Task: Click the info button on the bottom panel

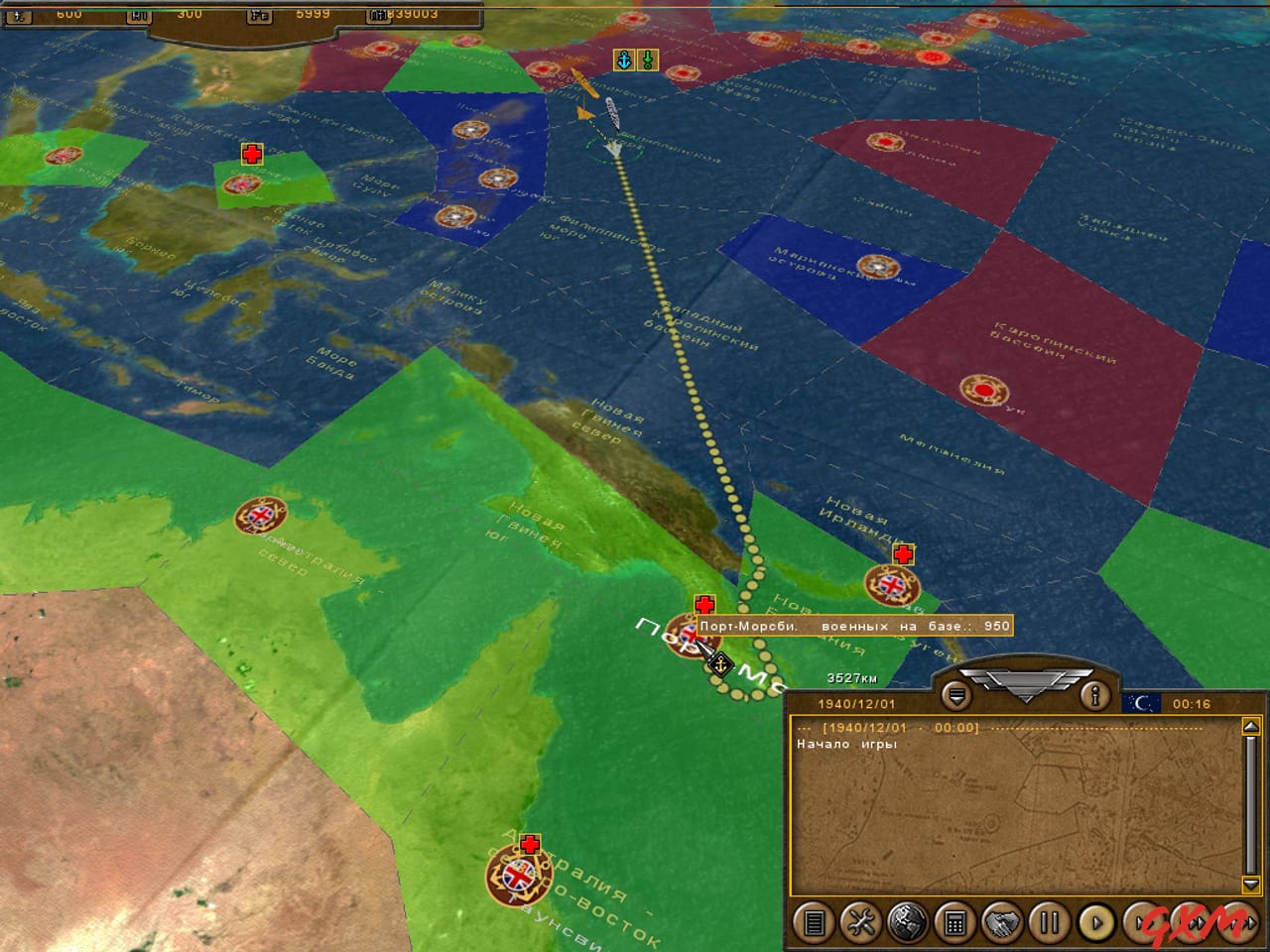Action: click(x=1093, y=696)
